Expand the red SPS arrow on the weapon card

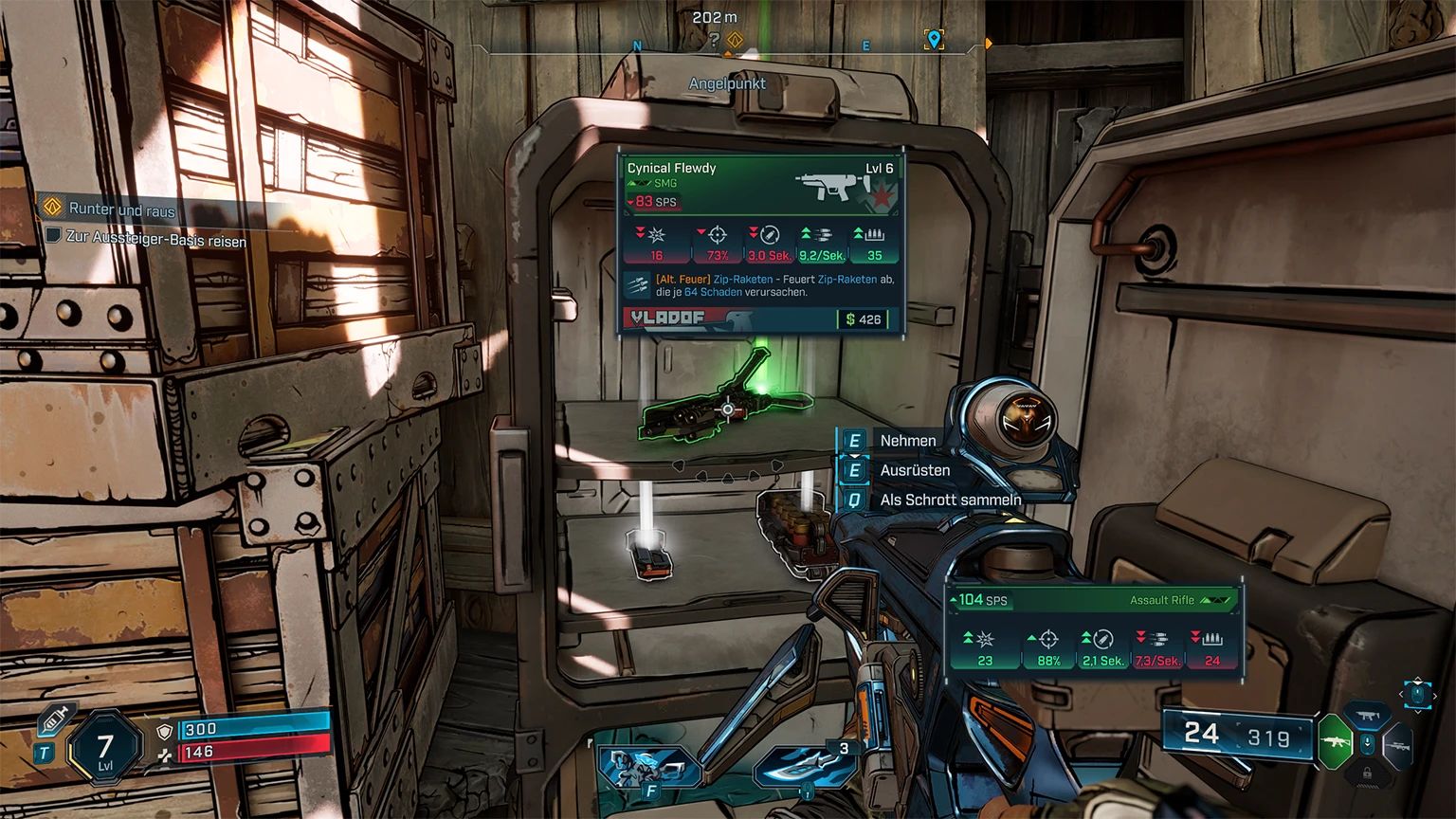pos(629,203)
